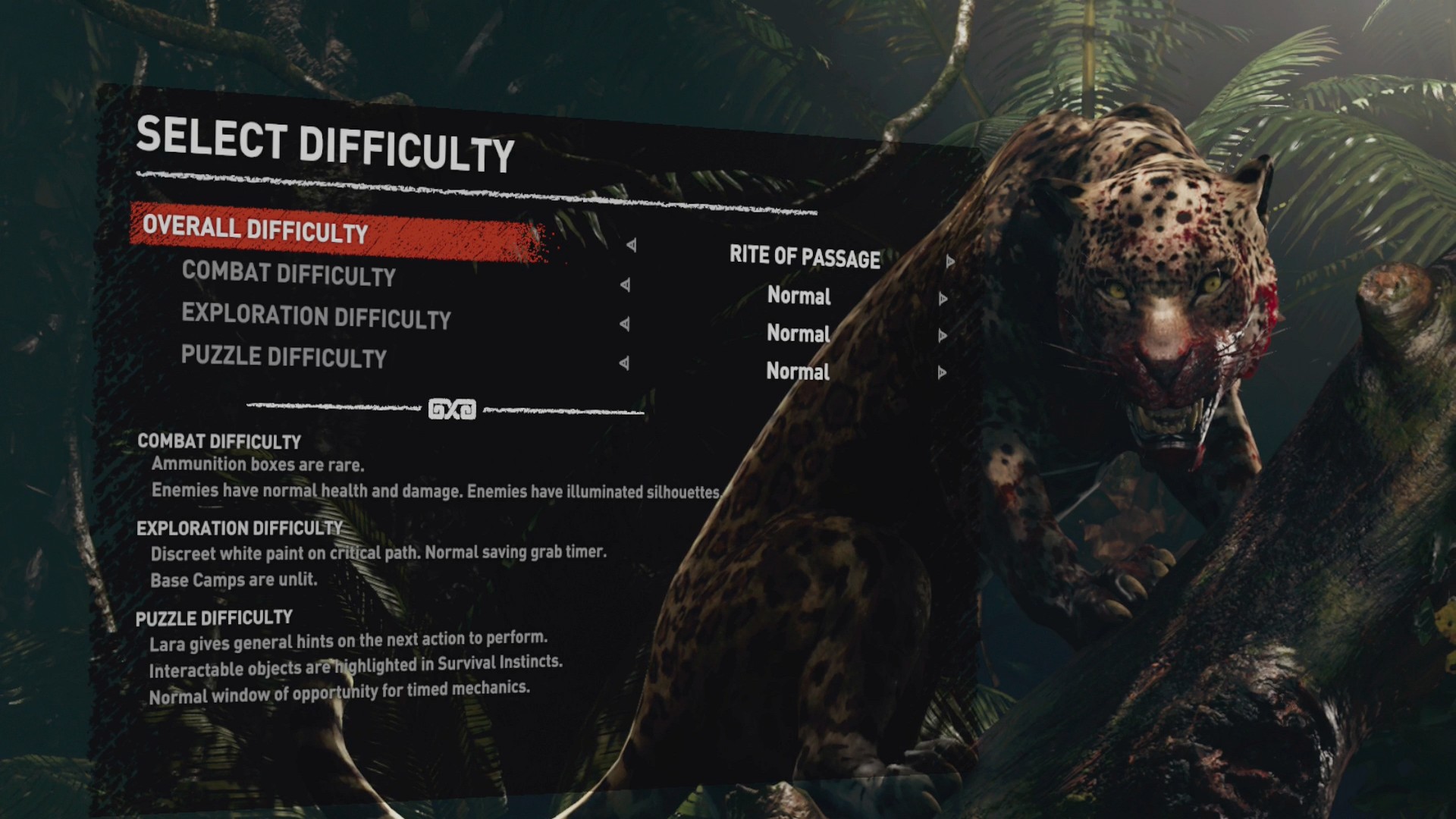Pick the Puzzle Difficulty menu entry
The image size is (1456, 819).
click(x=284, y=356)
